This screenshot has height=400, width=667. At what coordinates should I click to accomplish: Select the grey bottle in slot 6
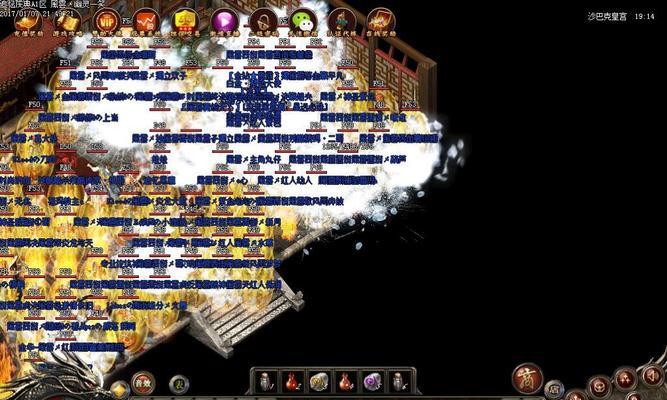[398, 381]
